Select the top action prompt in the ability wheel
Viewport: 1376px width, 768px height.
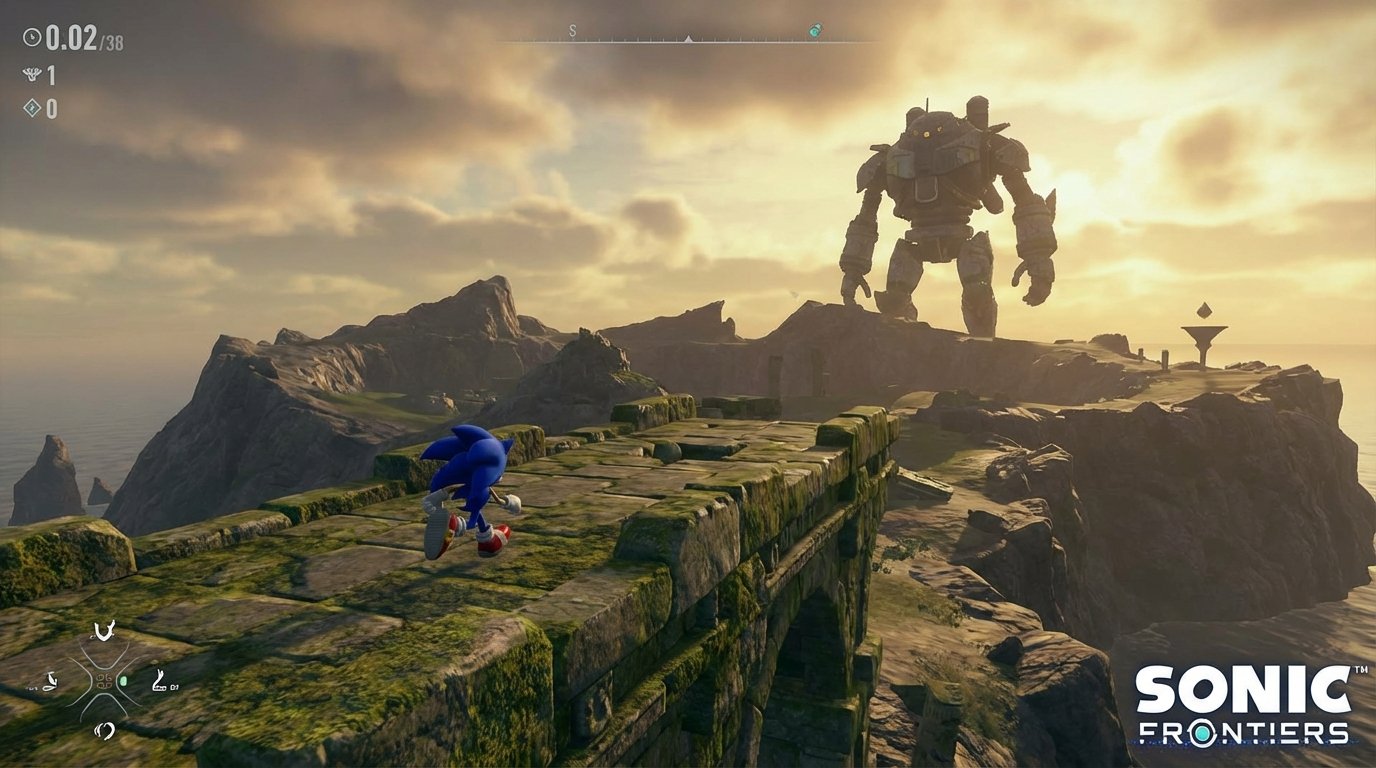coord(104,632)
